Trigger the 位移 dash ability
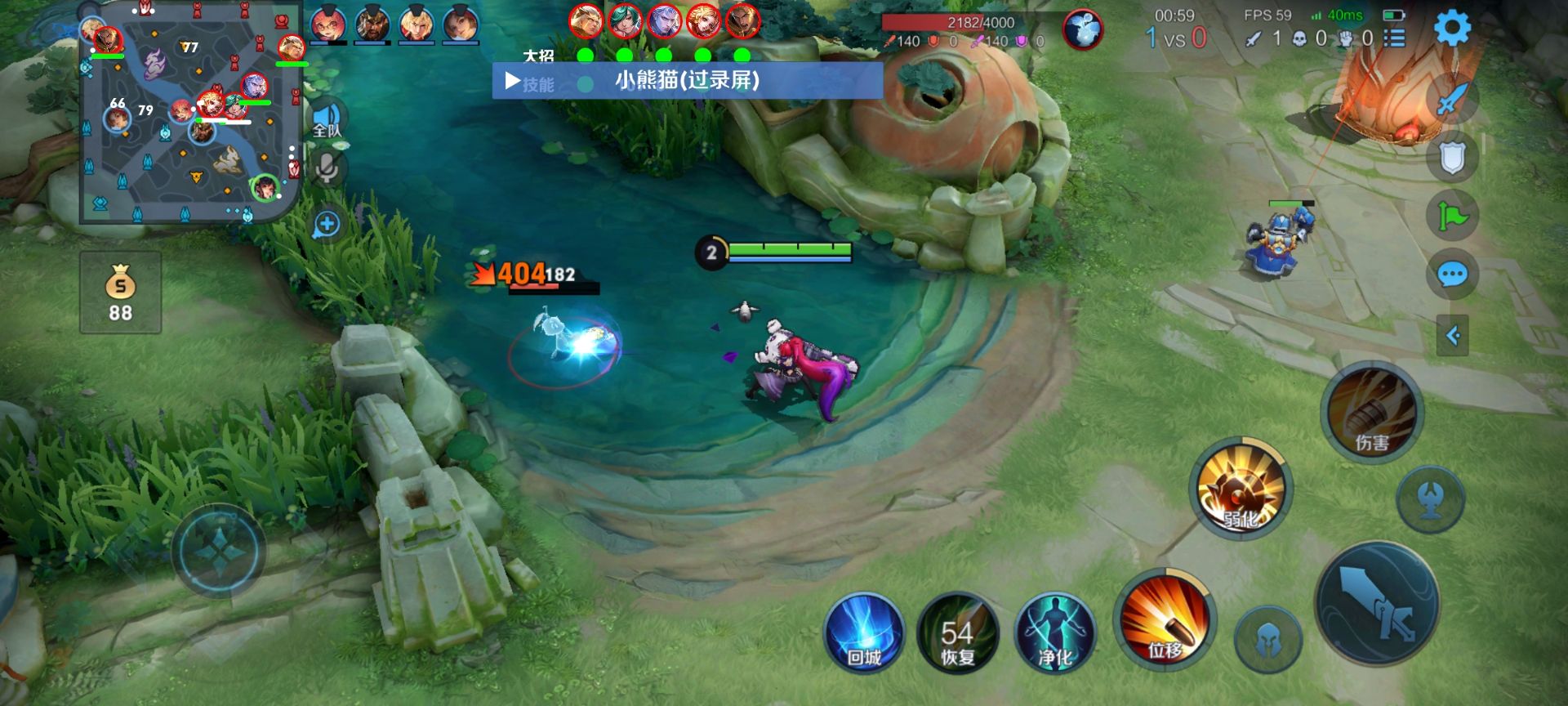Image resolution: width=1568 pixels, height=706 pixels. pyautogui.click(x=1165, y=619)
